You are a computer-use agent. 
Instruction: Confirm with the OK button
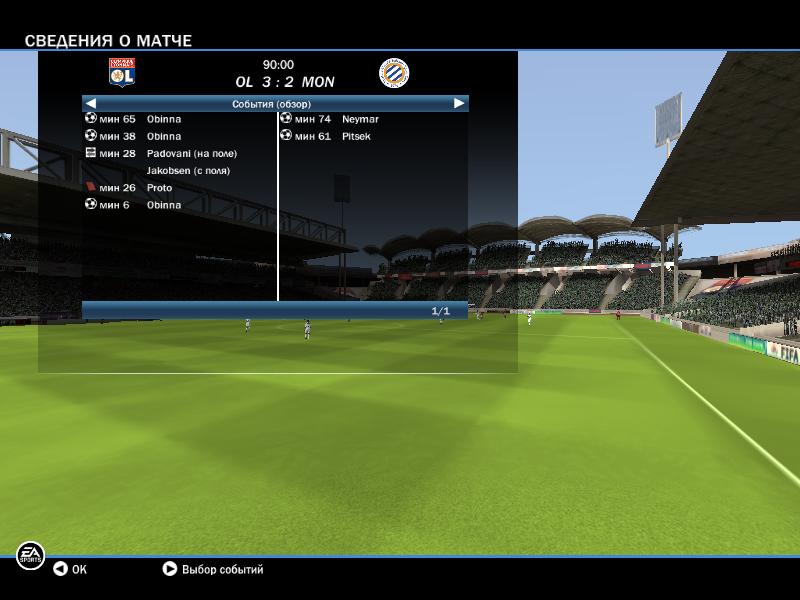coord(70,569)
